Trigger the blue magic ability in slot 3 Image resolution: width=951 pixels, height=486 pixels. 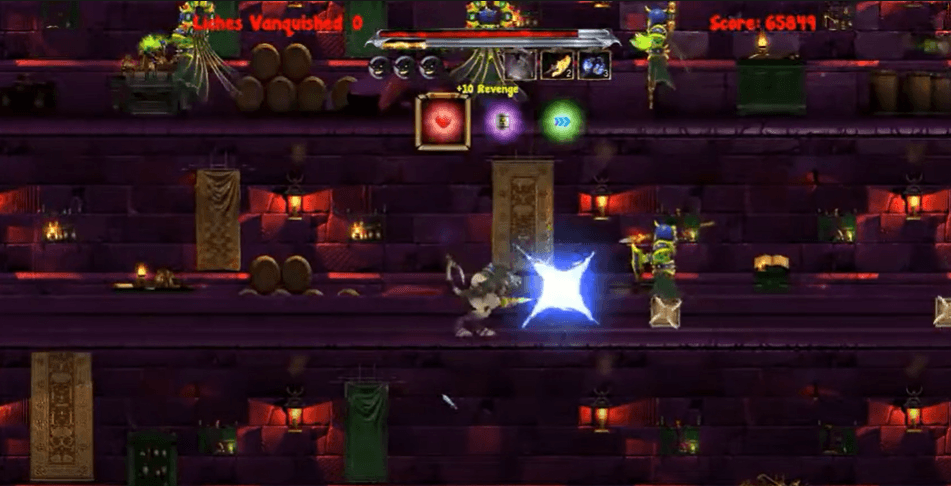tap(594, 66)
